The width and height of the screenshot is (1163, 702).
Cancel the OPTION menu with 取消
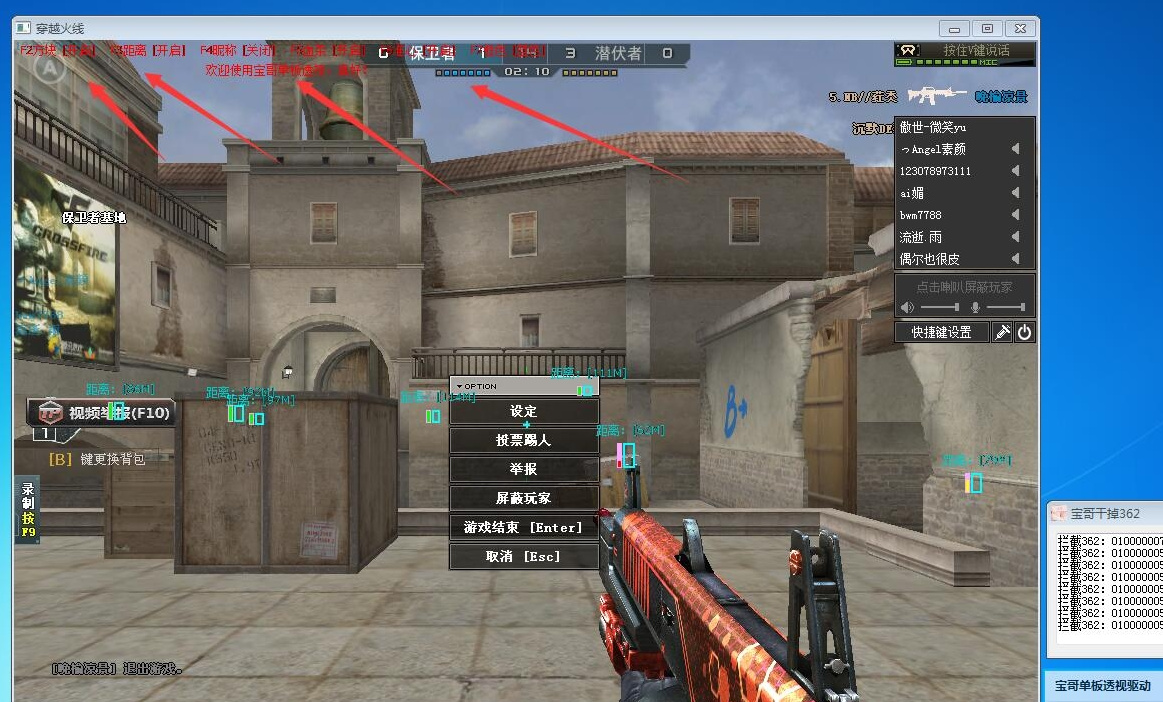pos(524,556)
